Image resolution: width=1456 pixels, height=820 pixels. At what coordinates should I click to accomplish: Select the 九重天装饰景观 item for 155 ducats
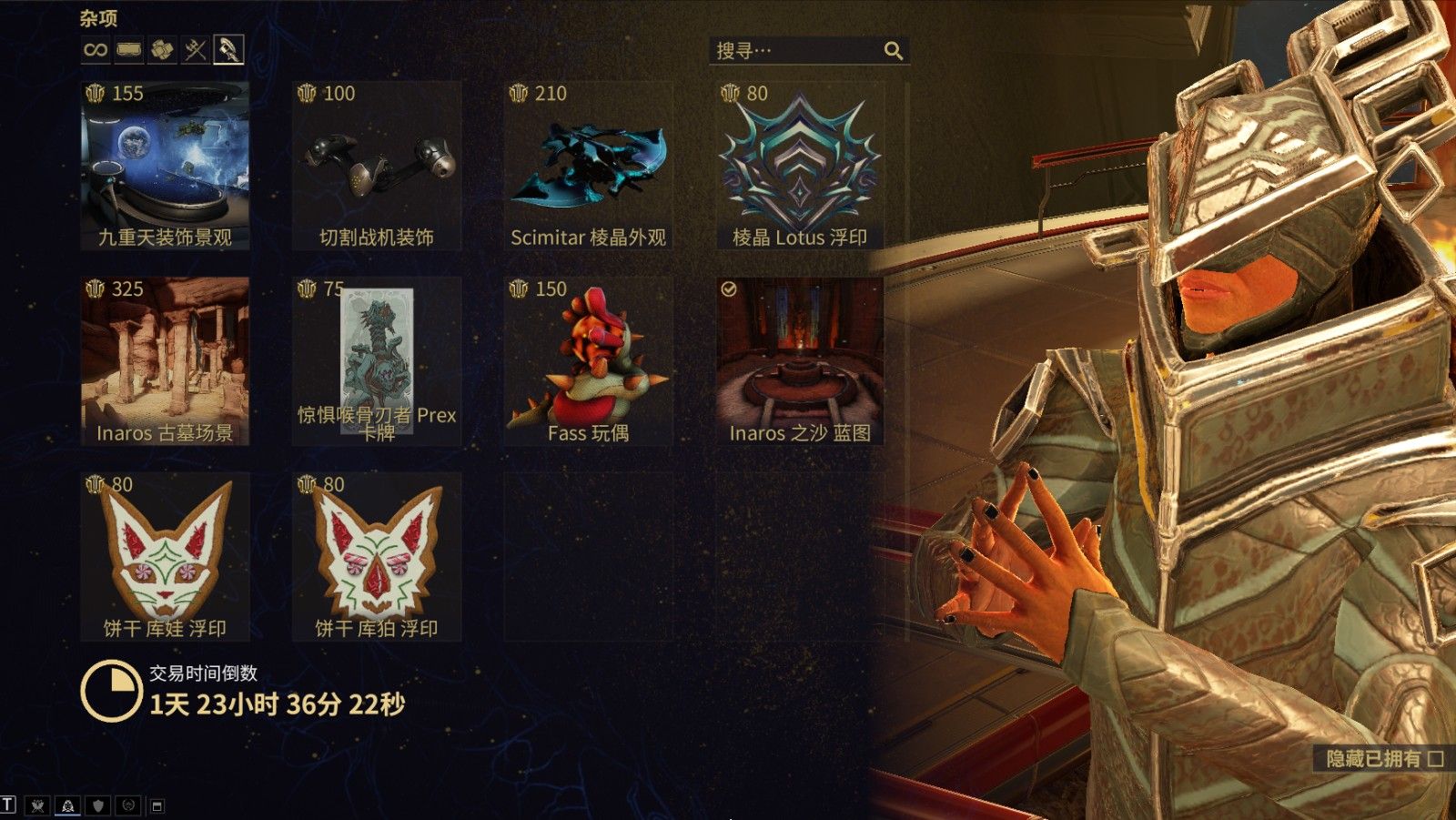(x=165, y=165)
